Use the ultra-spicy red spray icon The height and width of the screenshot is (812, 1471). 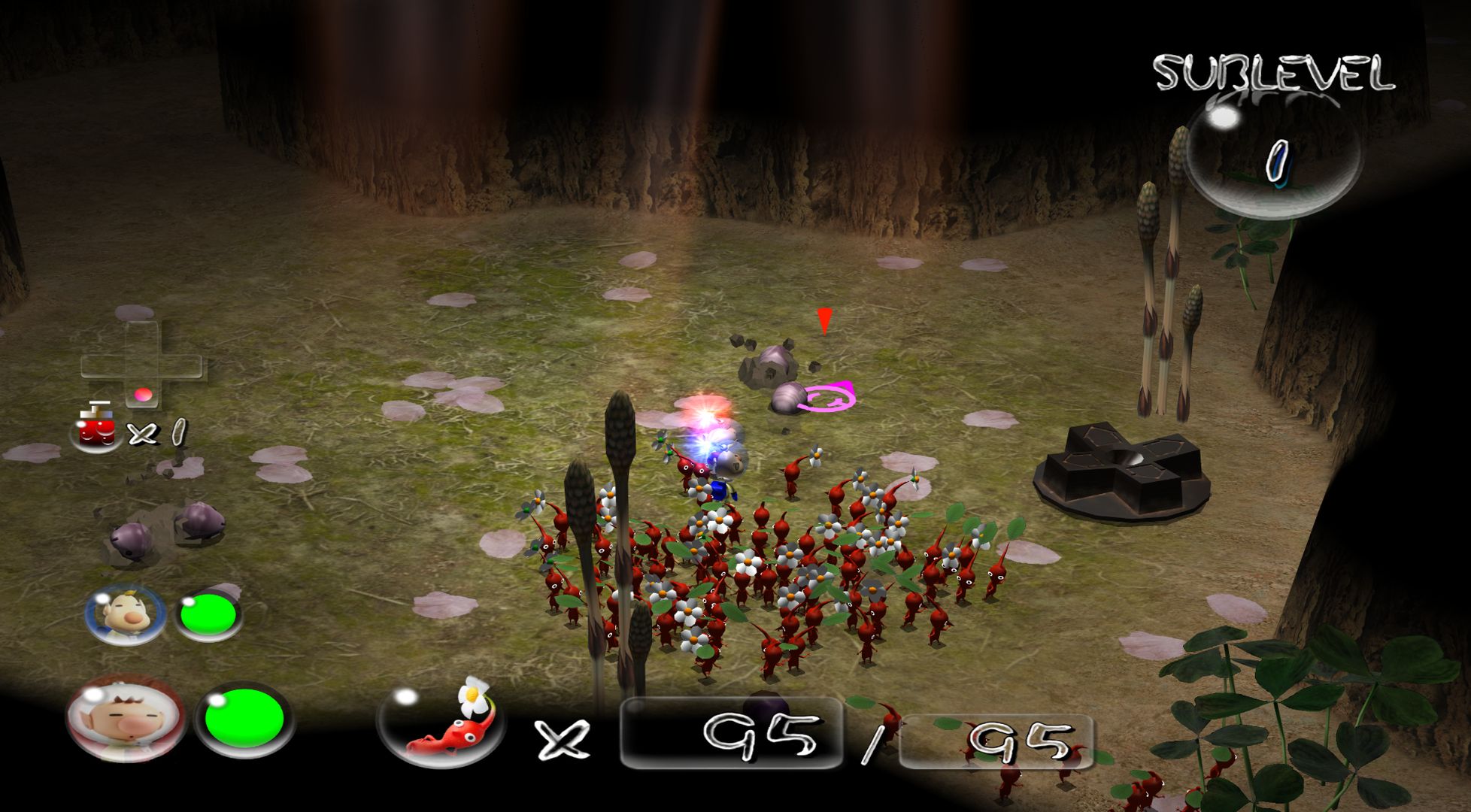[x=97, y=429]
